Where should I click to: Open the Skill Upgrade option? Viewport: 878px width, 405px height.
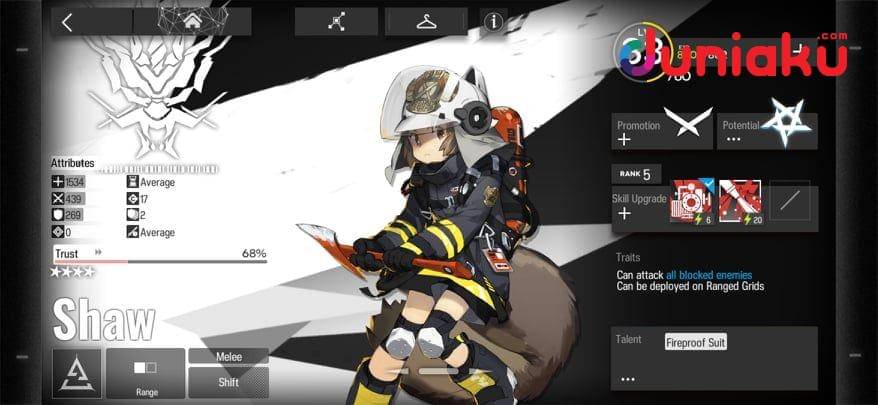(638, 207)
